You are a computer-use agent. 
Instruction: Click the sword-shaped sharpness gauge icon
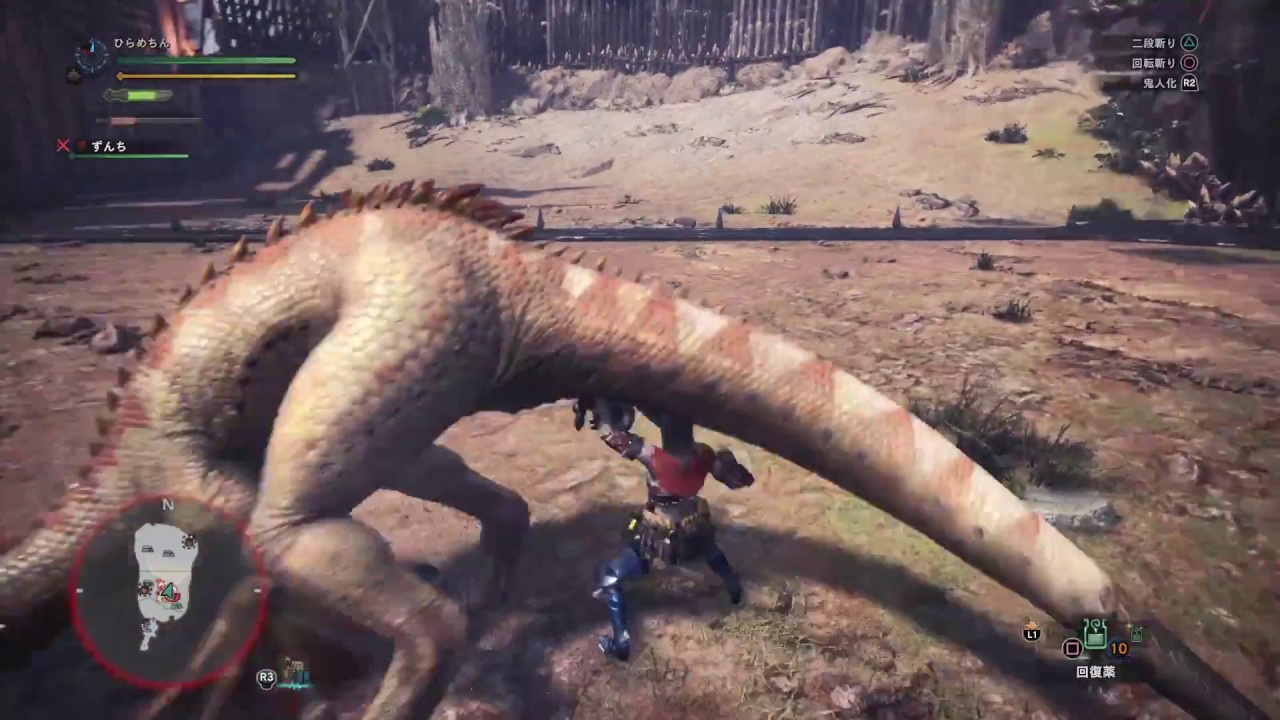coord(137,96)
